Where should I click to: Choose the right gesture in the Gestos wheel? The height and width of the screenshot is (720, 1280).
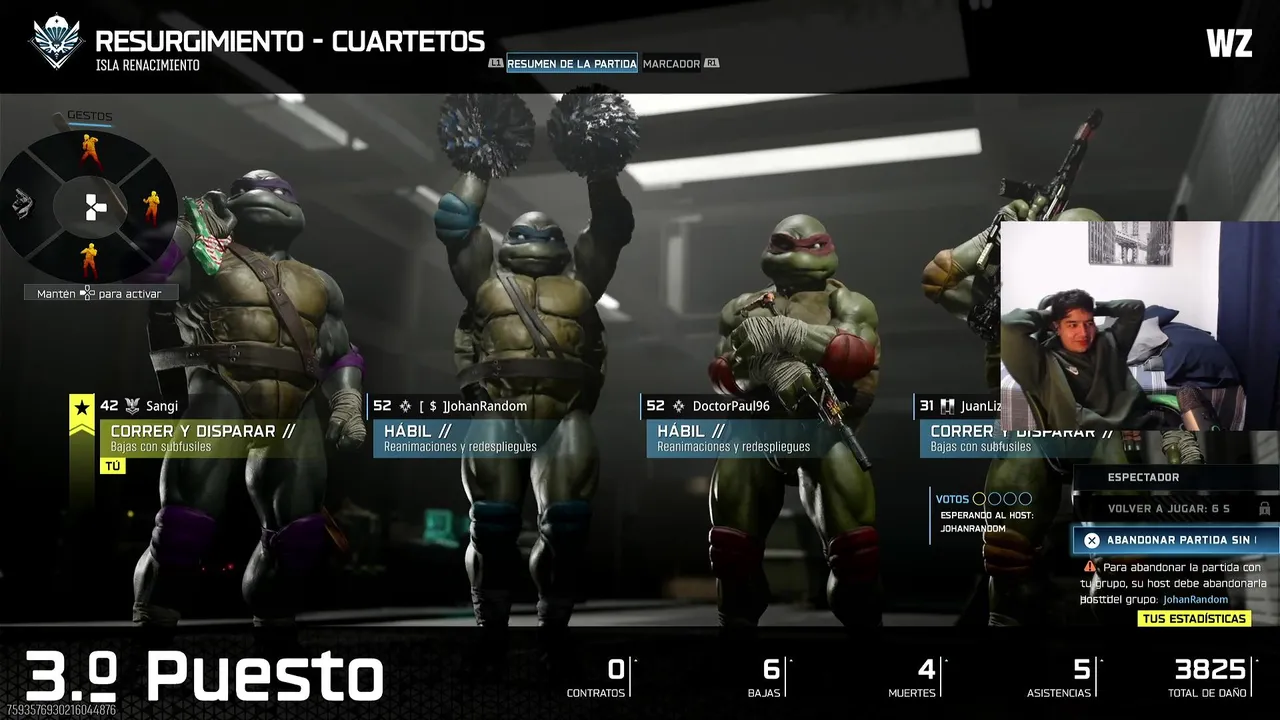(x=151, y=207)
